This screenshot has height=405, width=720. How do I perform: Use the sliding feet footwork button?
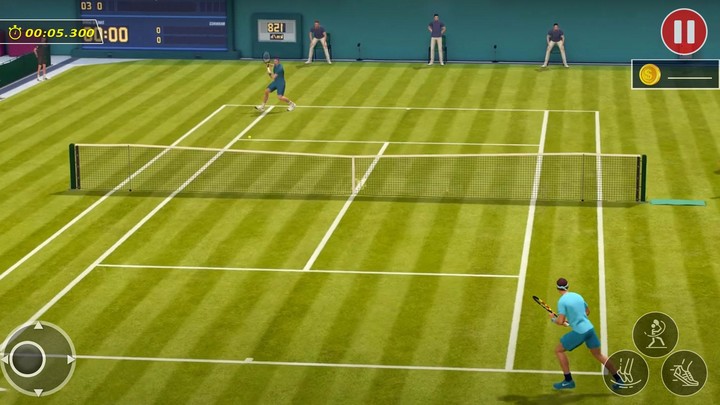(x=626, y=373)
